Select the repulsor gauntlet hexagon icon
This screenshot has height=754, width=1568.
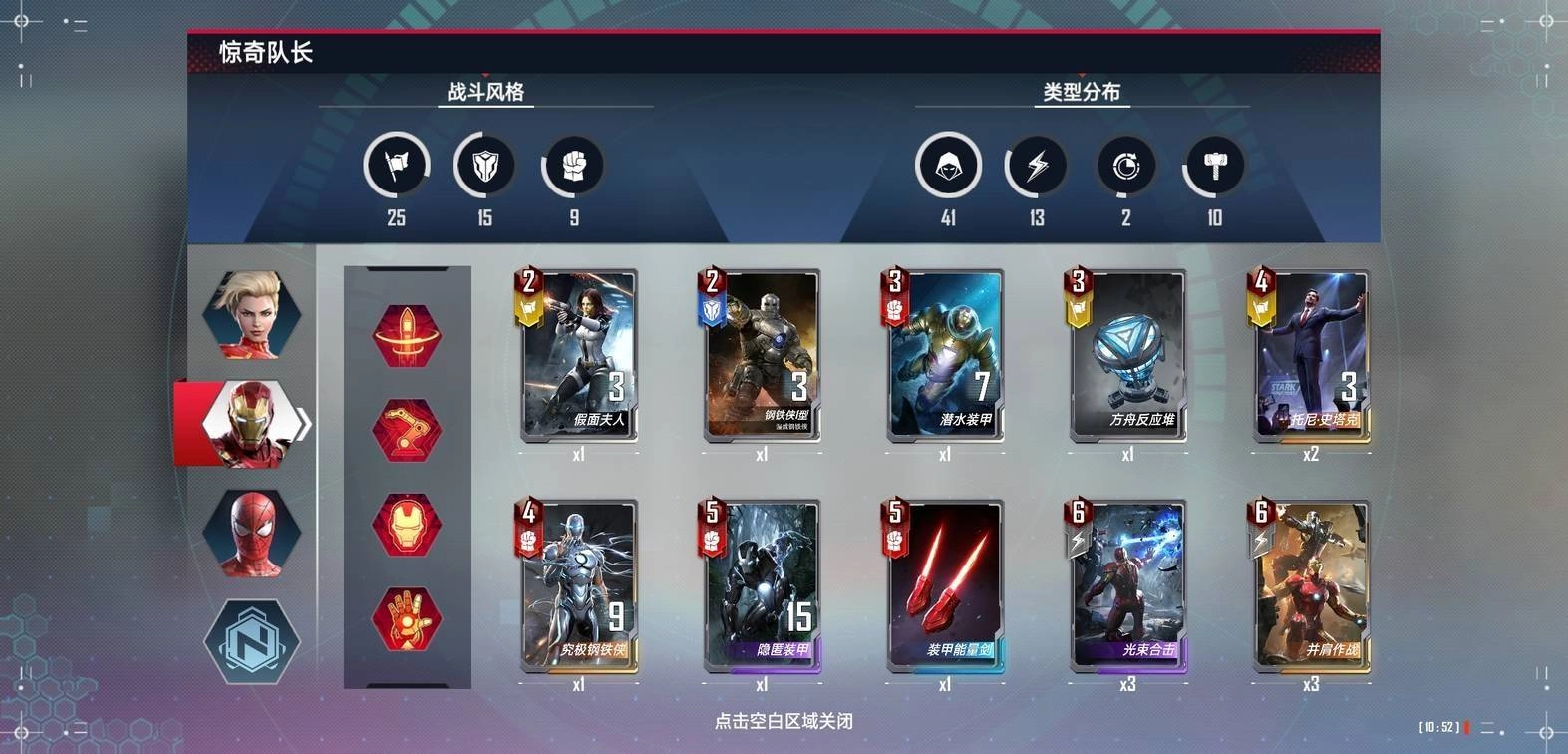(x=408, y=618)
